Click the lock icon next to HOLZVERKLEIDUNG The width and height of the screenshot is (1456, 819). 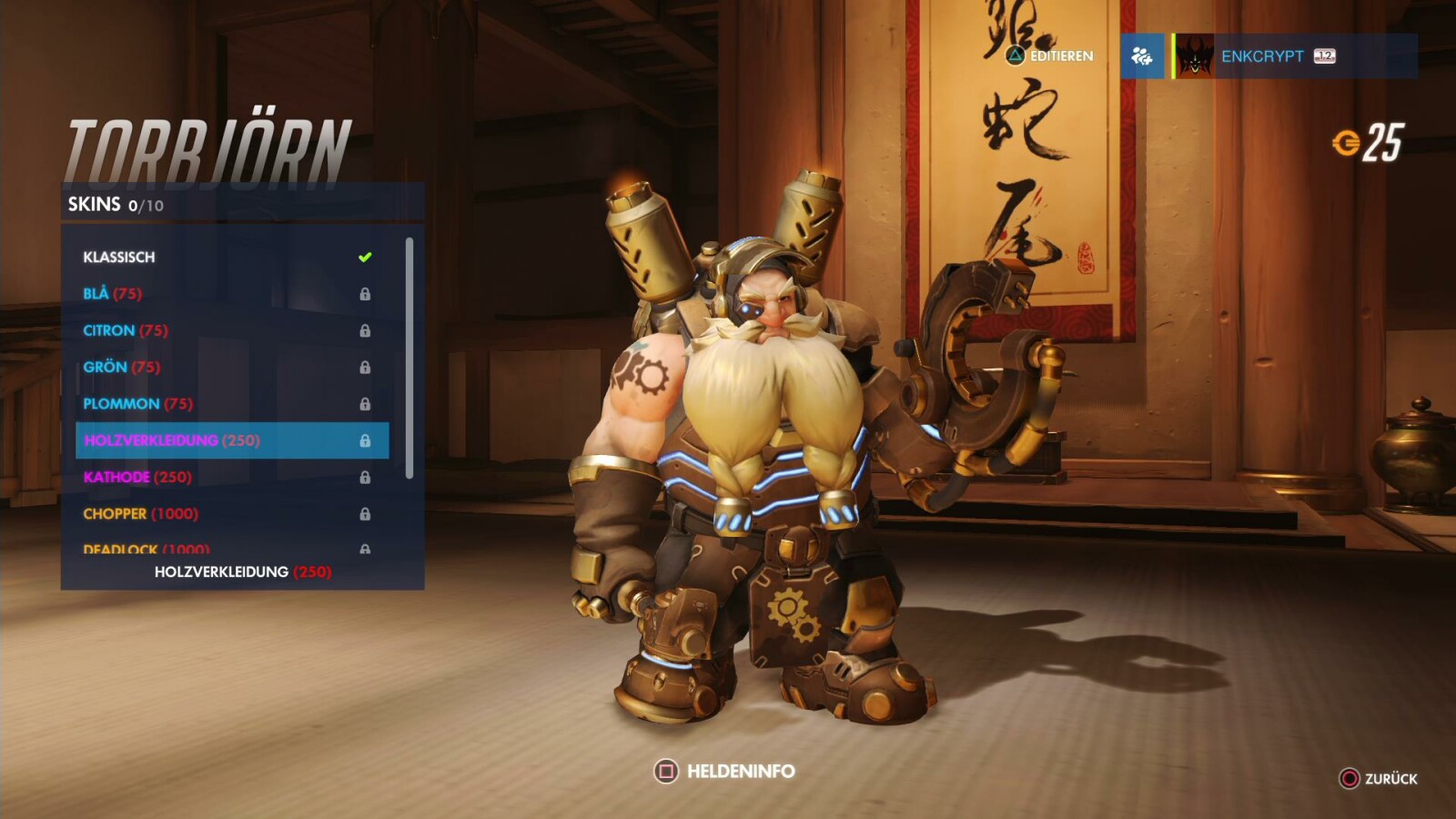coord(365,440)
